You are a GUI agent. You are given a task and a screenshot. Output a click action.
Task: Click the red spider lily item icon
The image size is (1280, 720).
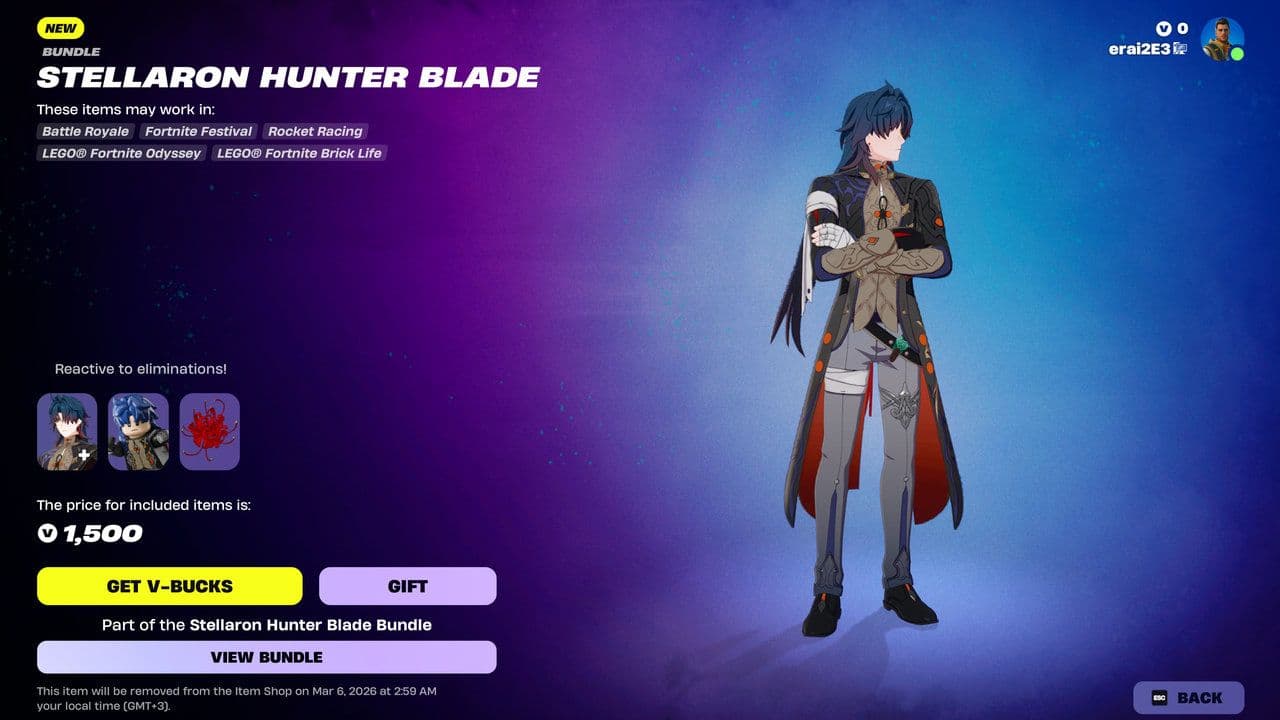pos(212,431)
